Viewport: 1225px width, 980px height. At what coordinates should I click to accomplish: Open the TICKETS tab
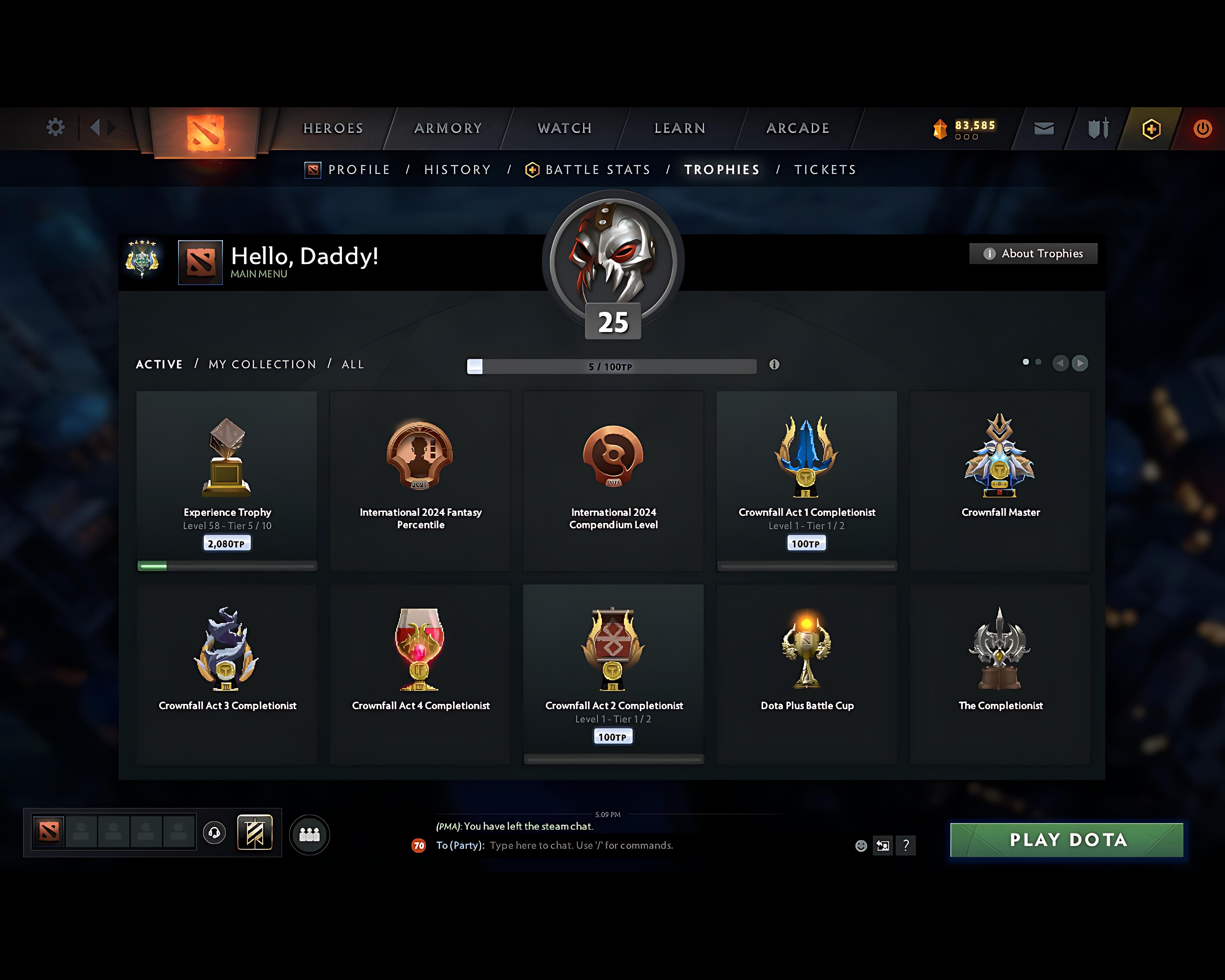pos(825,169)
